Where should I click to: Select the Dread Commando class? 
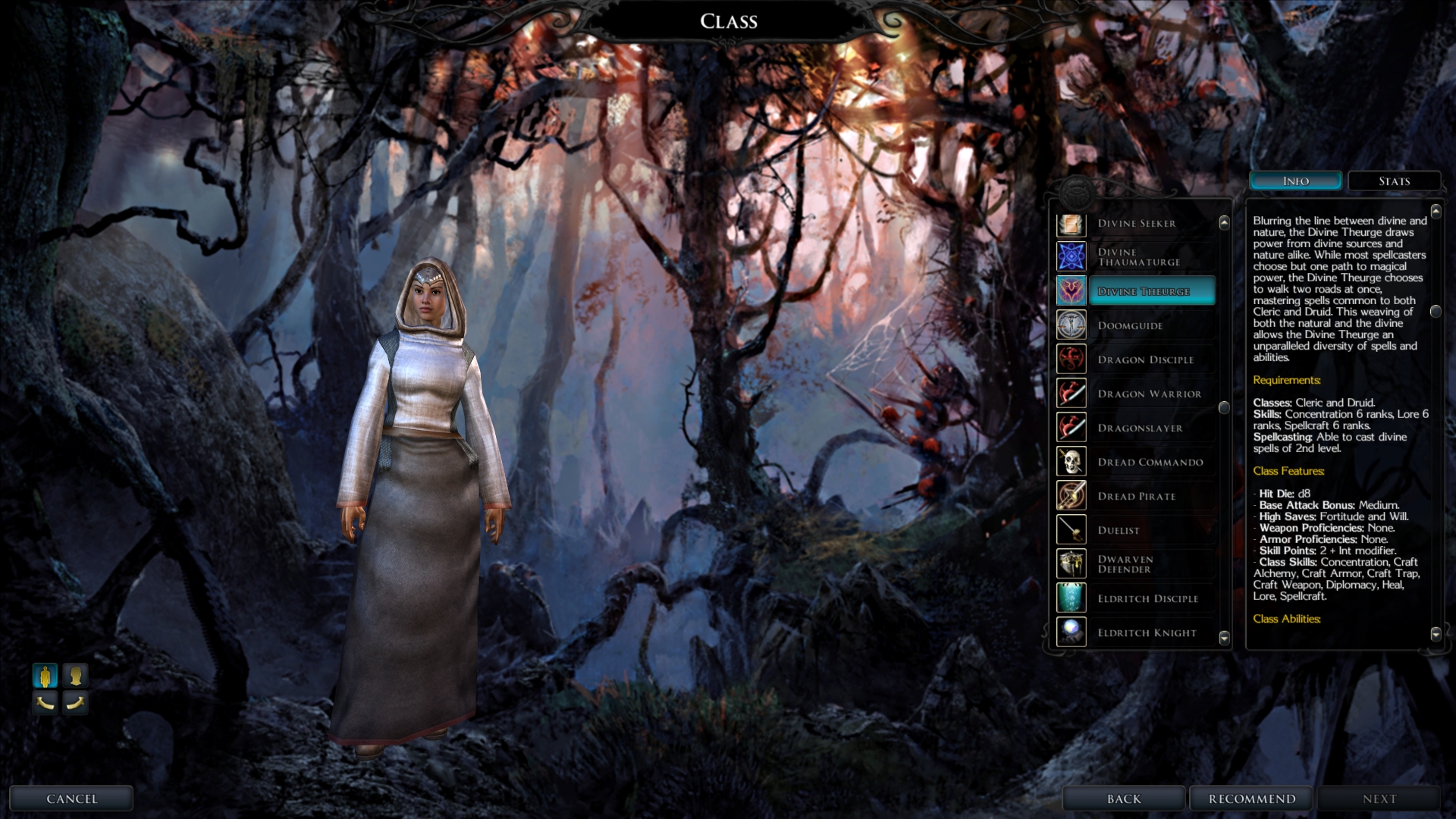[1150, 462]
